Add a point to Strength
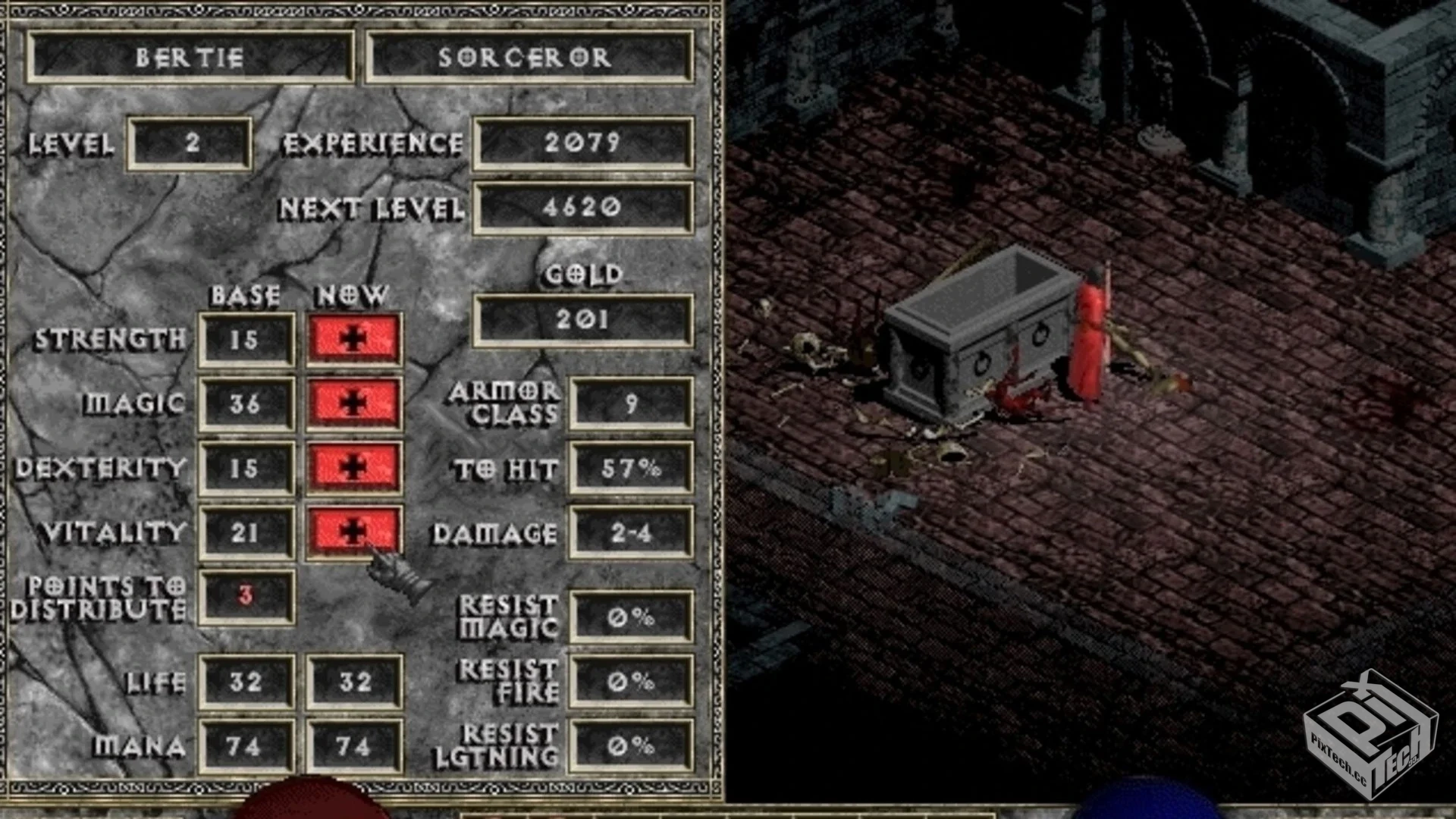 (353, 339)
